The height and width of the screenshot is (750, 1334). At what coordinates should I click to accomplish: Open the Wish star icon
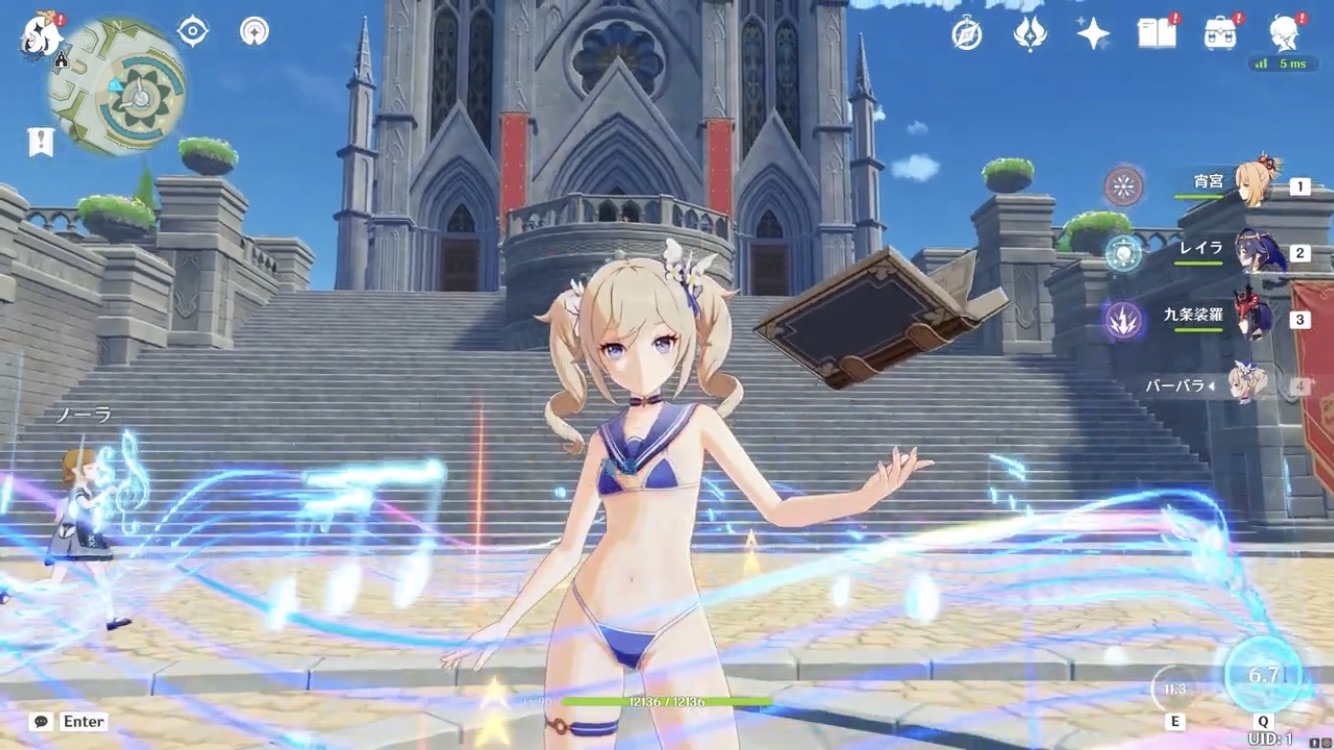[x=1093, y=35]
